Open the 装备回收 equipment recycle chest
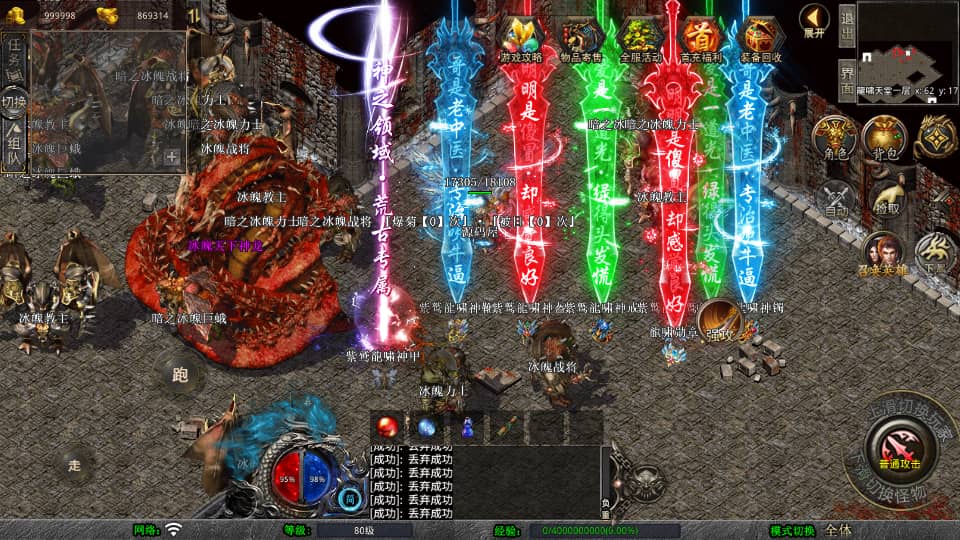This screenshot has width=960, height=540. tap(762, 39)
